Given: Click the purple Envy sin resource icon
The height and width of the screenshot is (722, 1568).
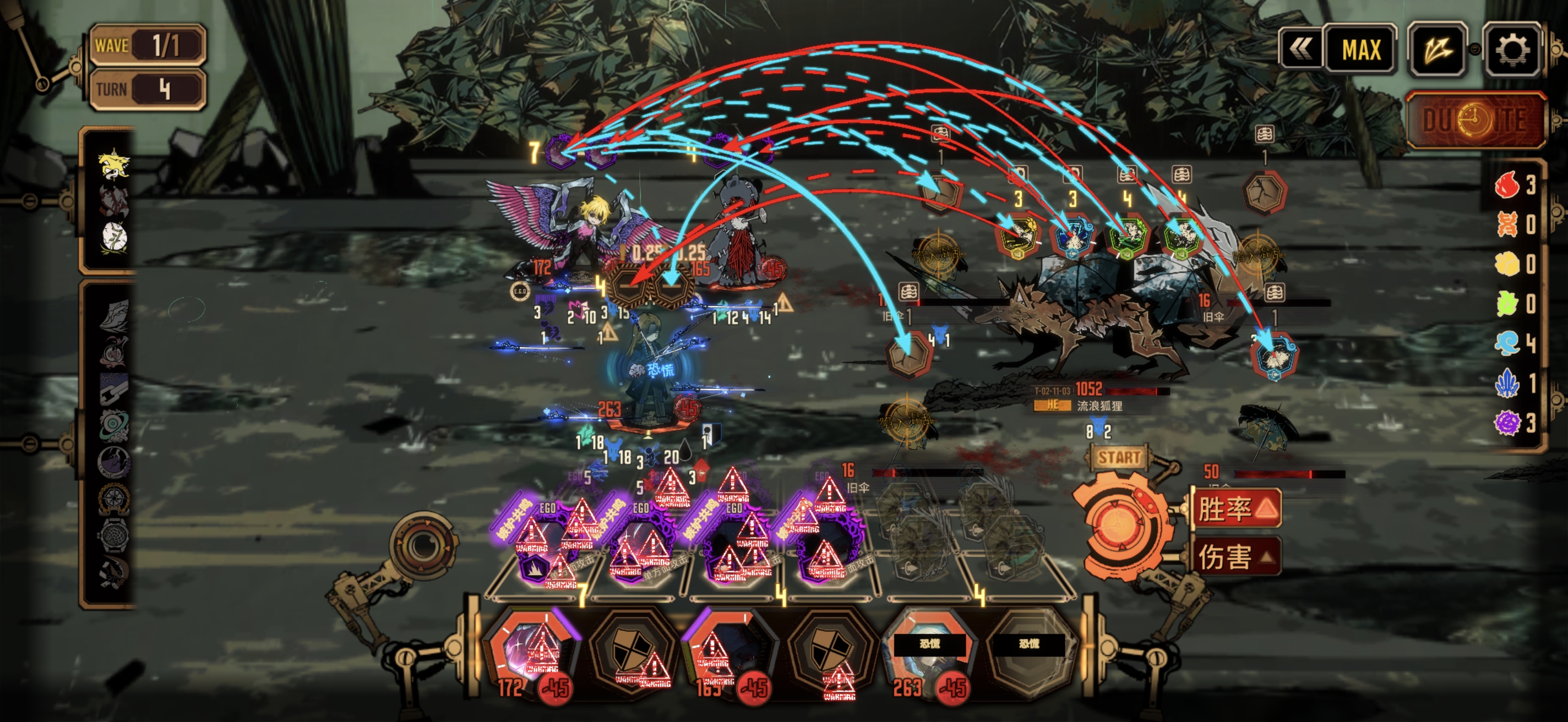Looking at the screenshot, I should point(1507,422).
